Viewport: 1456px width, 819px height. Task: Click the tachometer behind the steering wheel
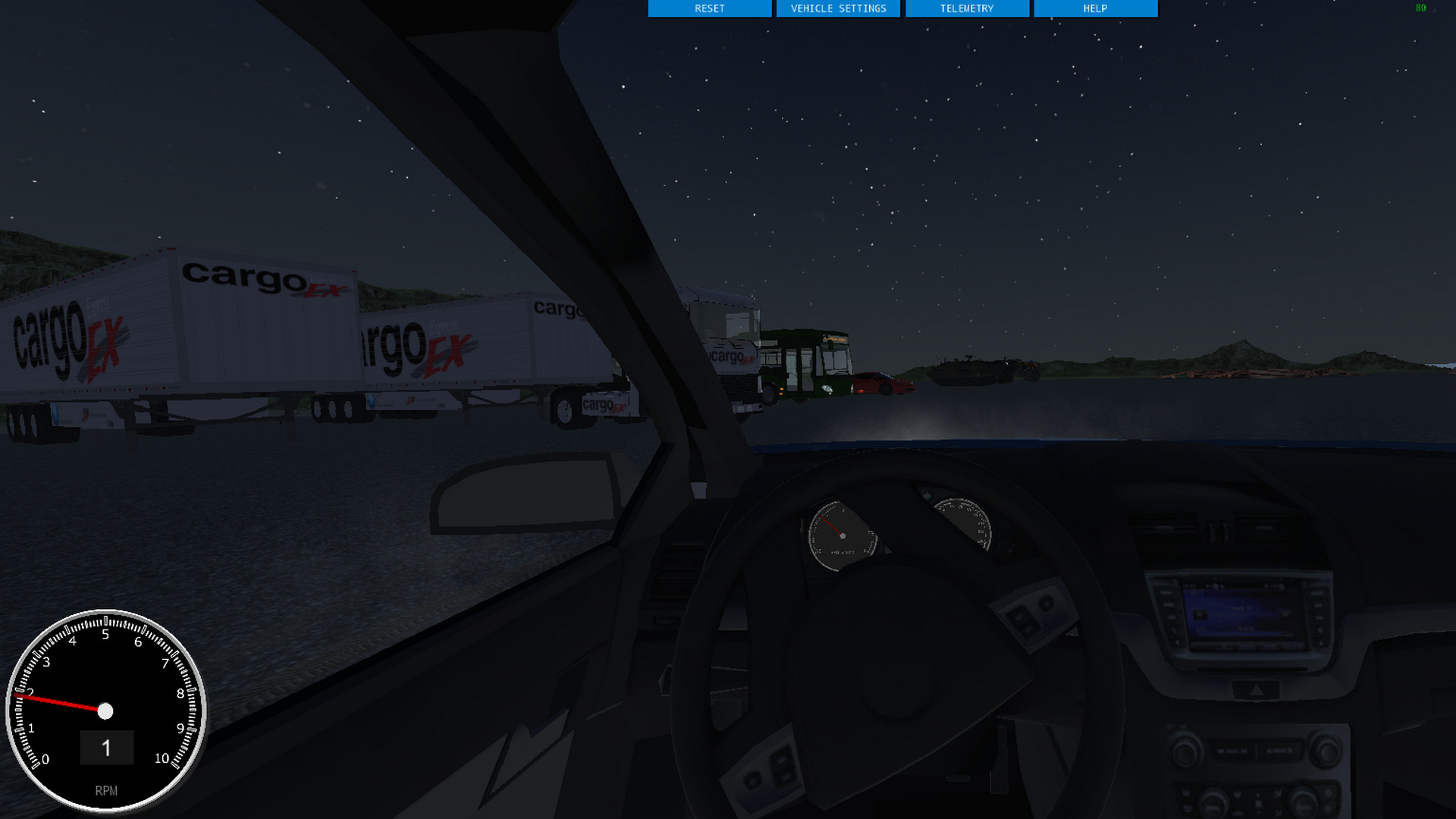pos(841,536)
